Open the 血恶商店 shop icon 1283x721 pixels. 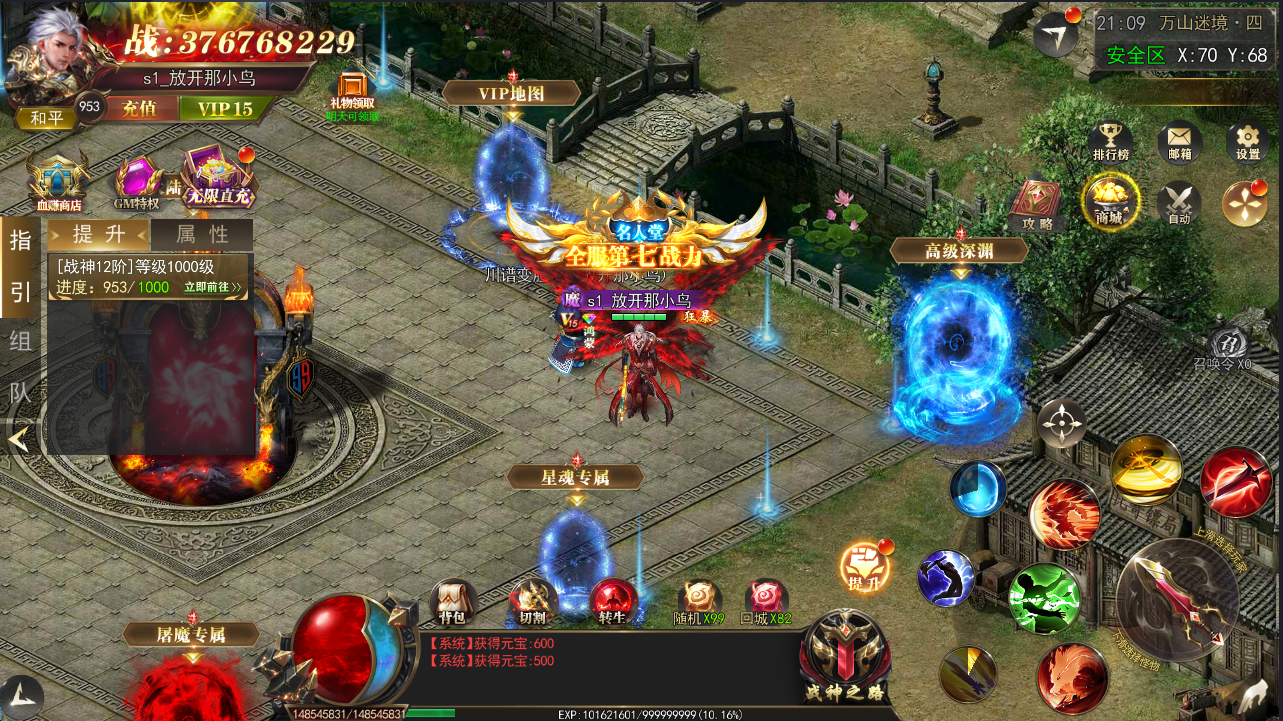pos(59,181)
